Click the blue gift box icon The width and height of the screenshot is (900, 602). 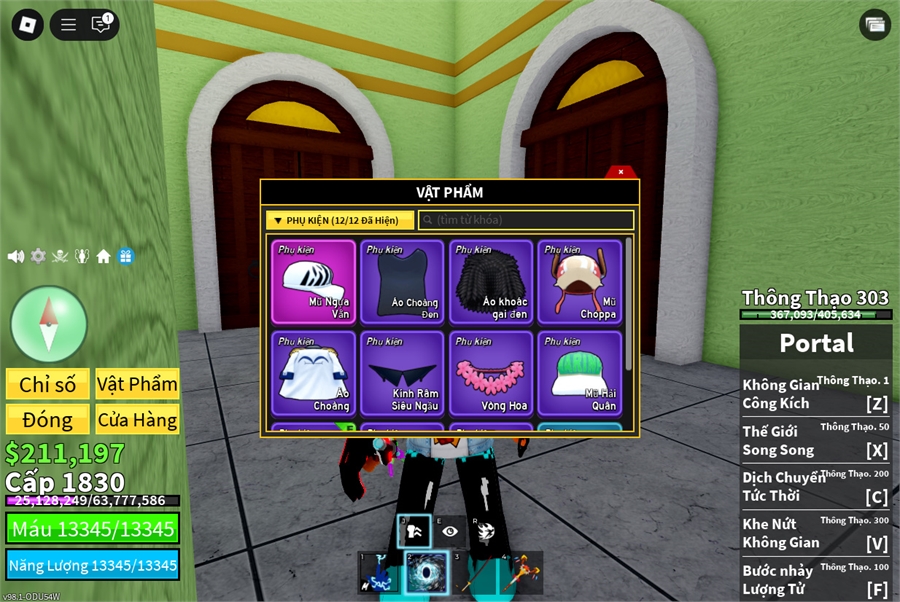coord(125,256)
